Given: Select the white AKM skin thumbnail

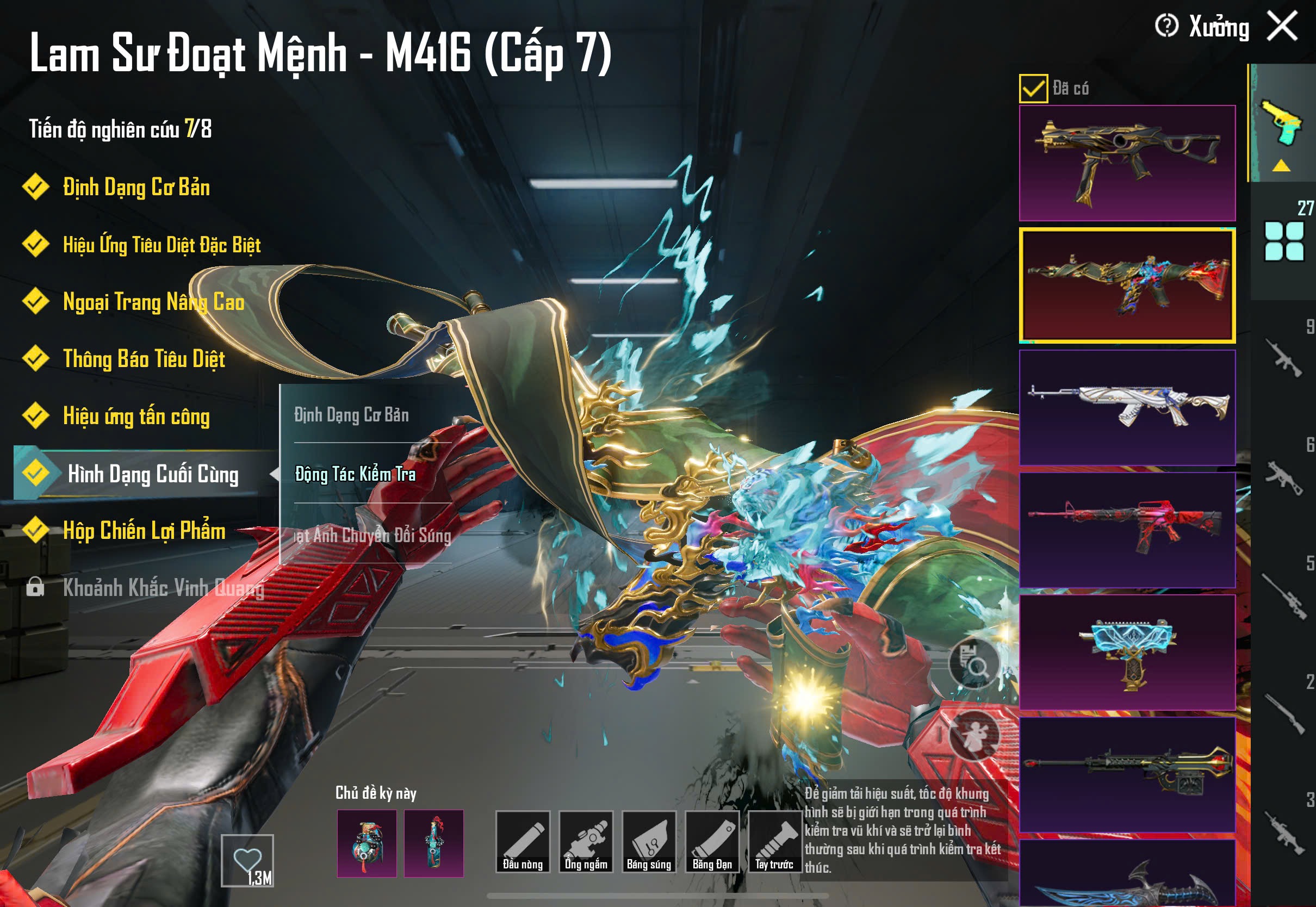Looking at the screenshot, I should point(1127,407).
